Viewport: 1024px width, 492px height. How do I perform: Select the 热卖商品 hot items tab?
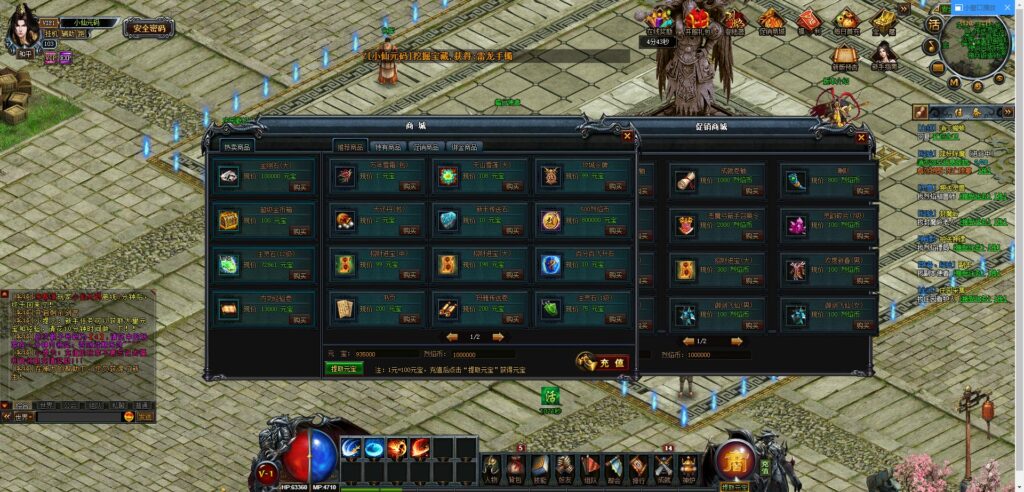coord(236,146)
